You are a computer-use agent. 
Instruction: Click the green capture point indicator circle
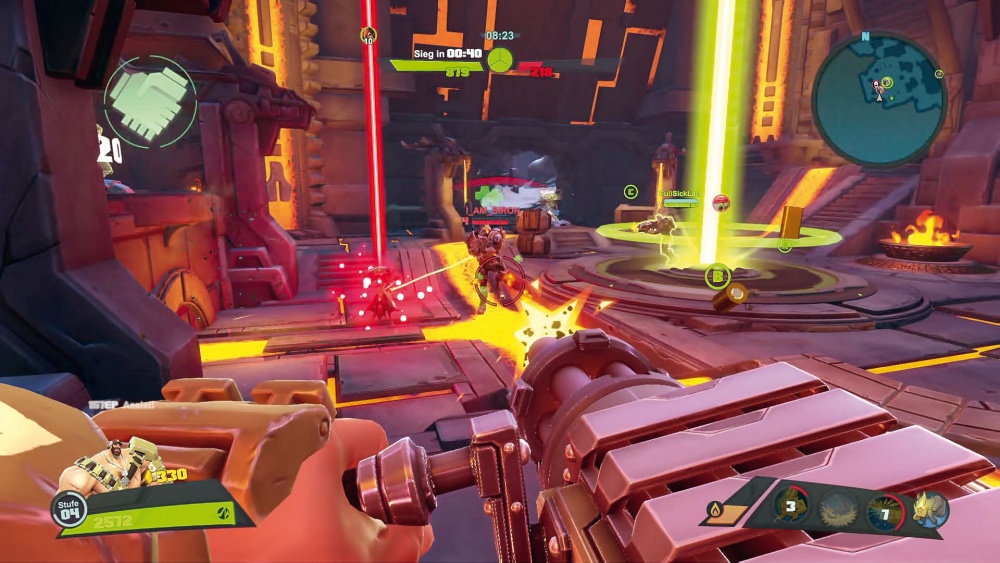pyautogui.click(x=500, y=59)
